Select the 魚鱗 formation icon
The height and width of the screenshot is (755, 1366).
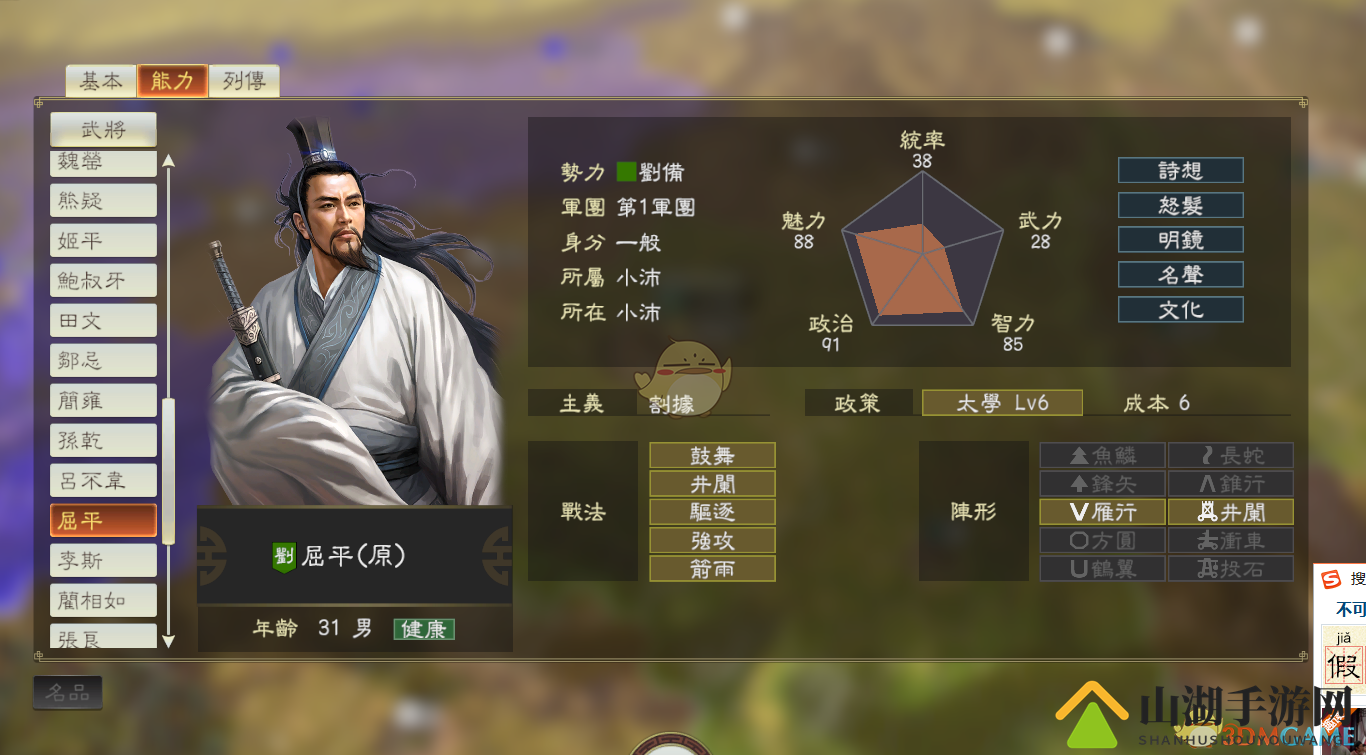coord(1103,455)
